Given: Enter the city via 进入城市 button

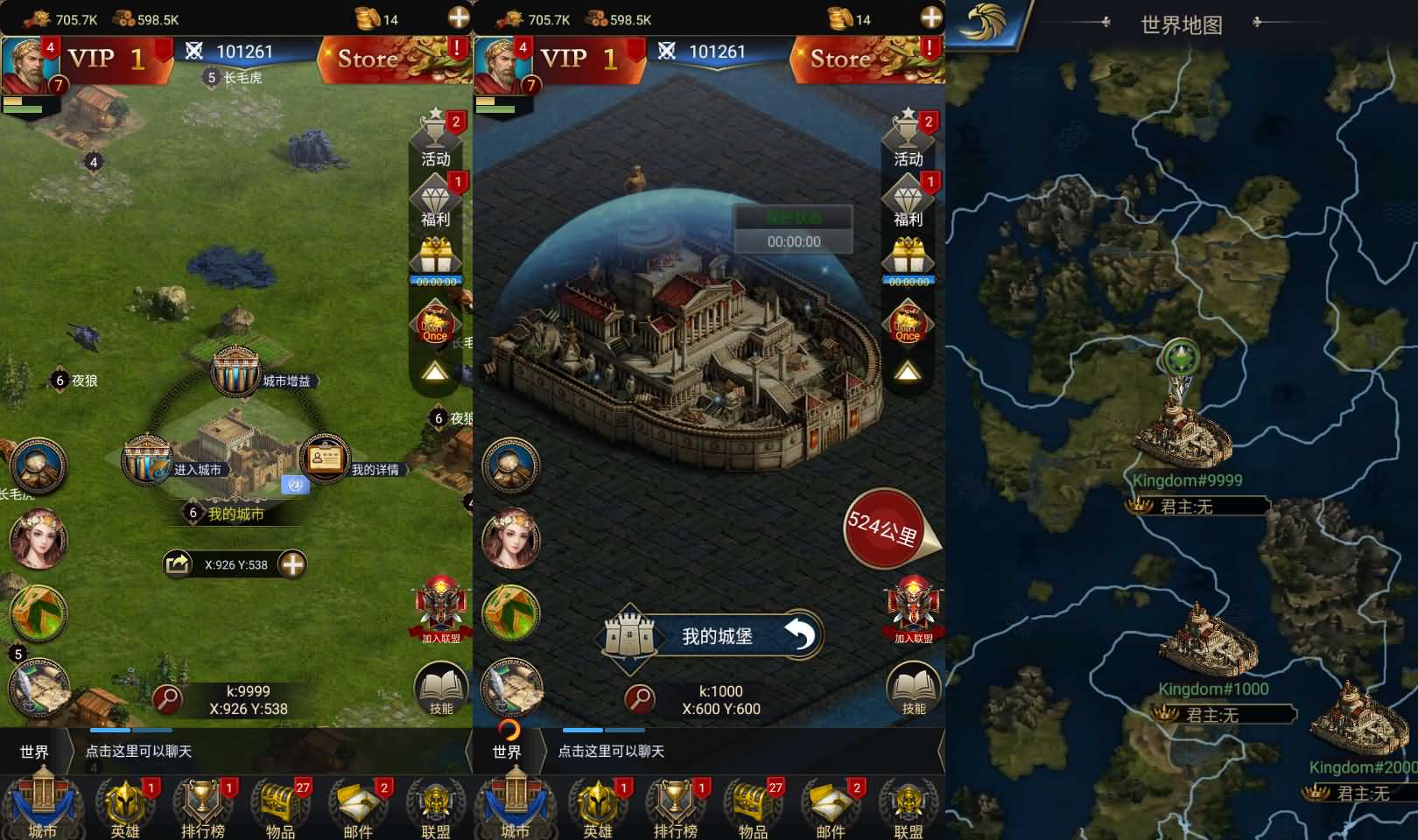Looking at the screenshot, I should pyautogui.click(x=147, y=460).
